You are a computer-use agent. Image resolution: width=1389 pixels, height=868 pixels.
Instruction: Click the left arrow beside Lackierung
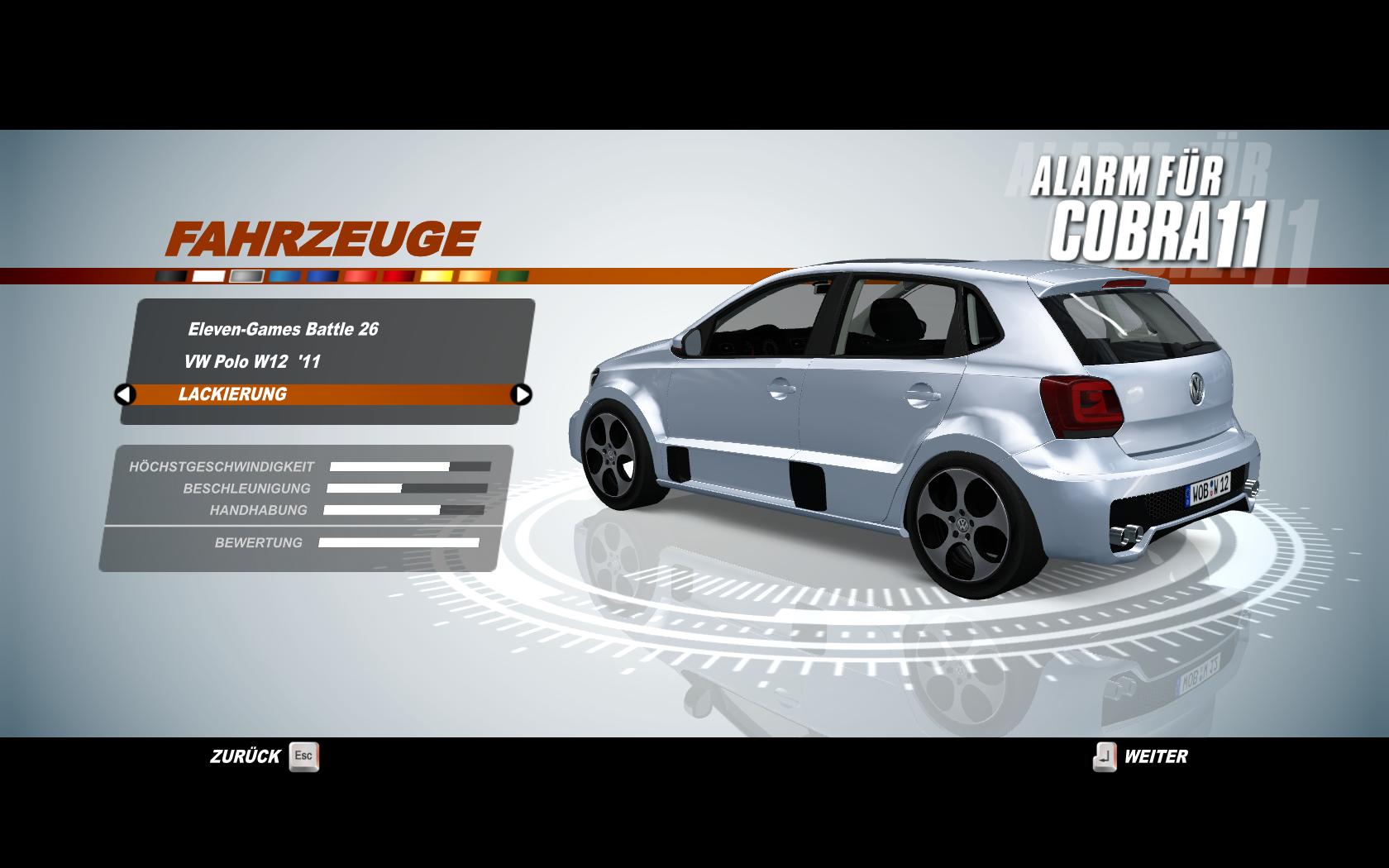point(125,394)
